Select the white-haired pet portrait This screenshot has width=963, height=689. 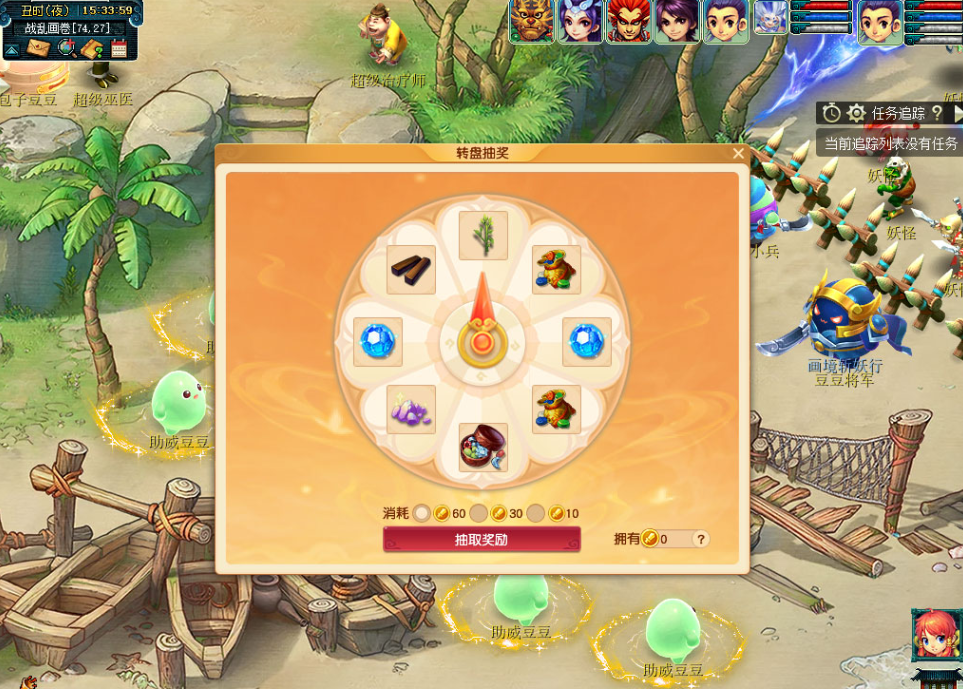(x=770, y=17)
